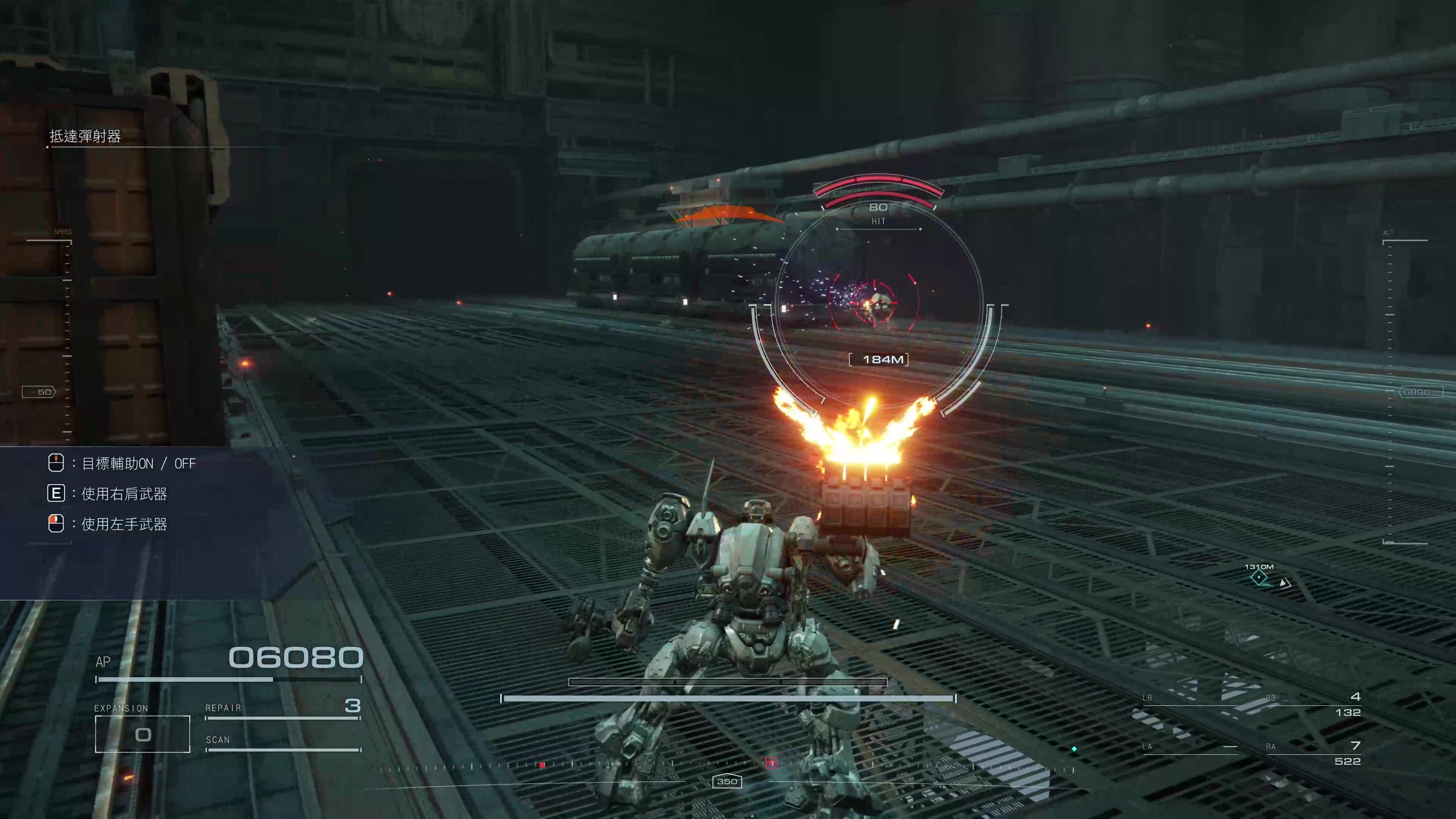Click the EXPANSION slot indicator showing 0
Screen dimensions: 1456x819
[143, 734]
